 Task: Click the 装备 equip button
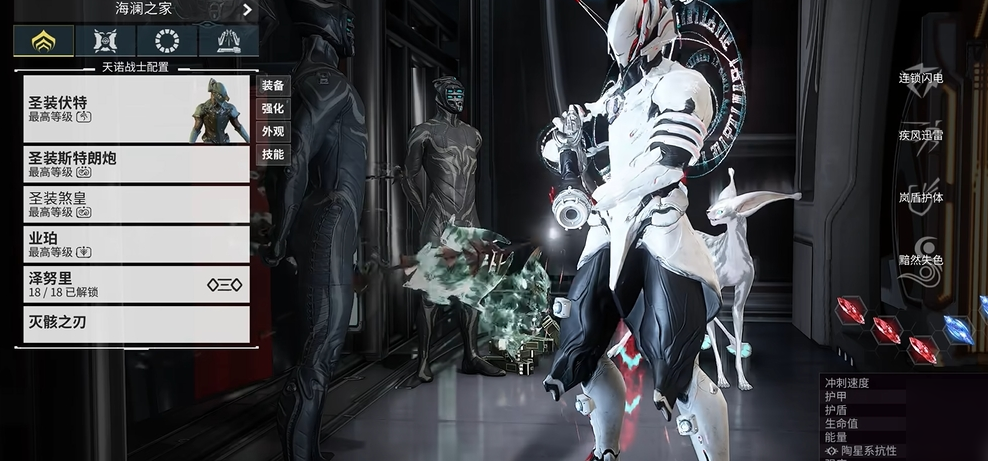tap(273, 86)
